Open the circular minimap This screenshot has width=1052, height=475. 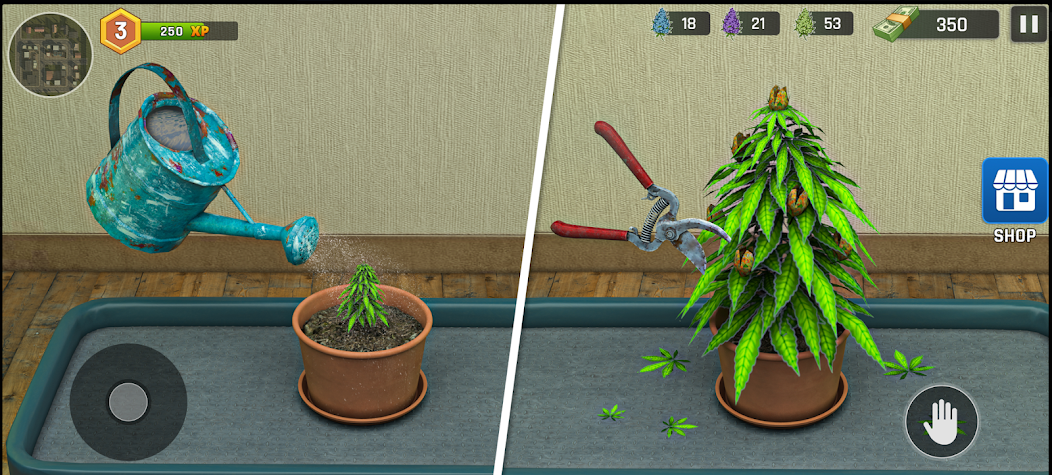point(51,54)
